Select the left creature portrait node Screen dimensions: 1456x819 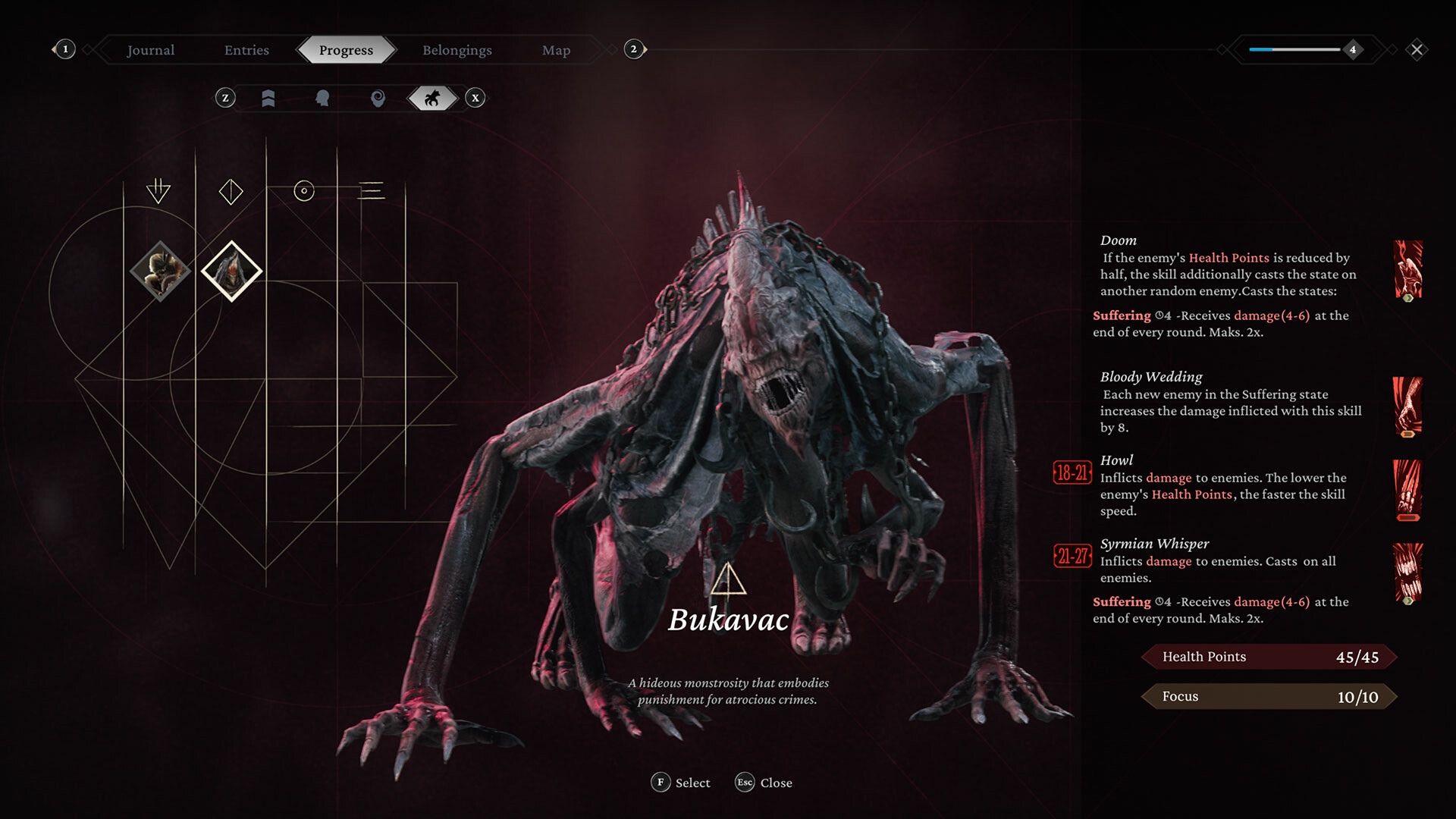pyautogui.click(x=160, y=271)
